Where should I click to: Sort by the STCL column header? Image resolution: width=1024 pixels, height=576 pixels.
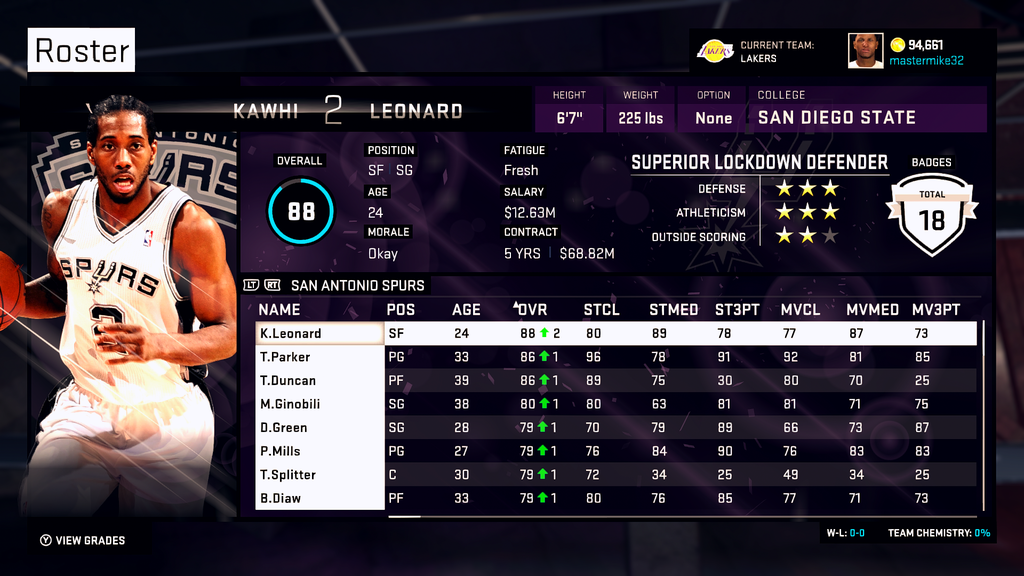point(601,310)
